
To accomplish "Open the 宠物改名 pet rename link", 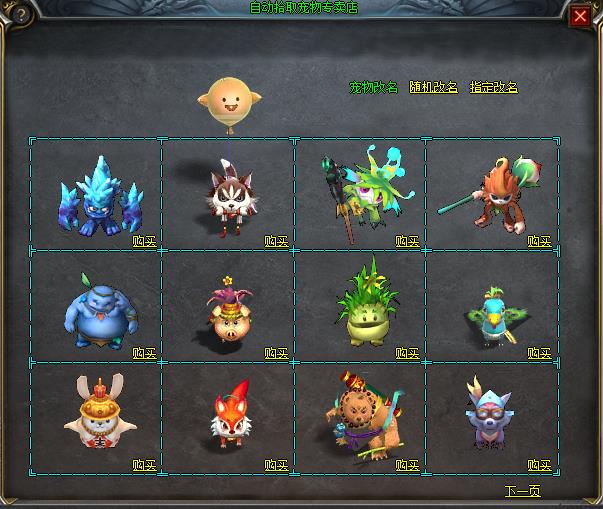I will (373, 88).
